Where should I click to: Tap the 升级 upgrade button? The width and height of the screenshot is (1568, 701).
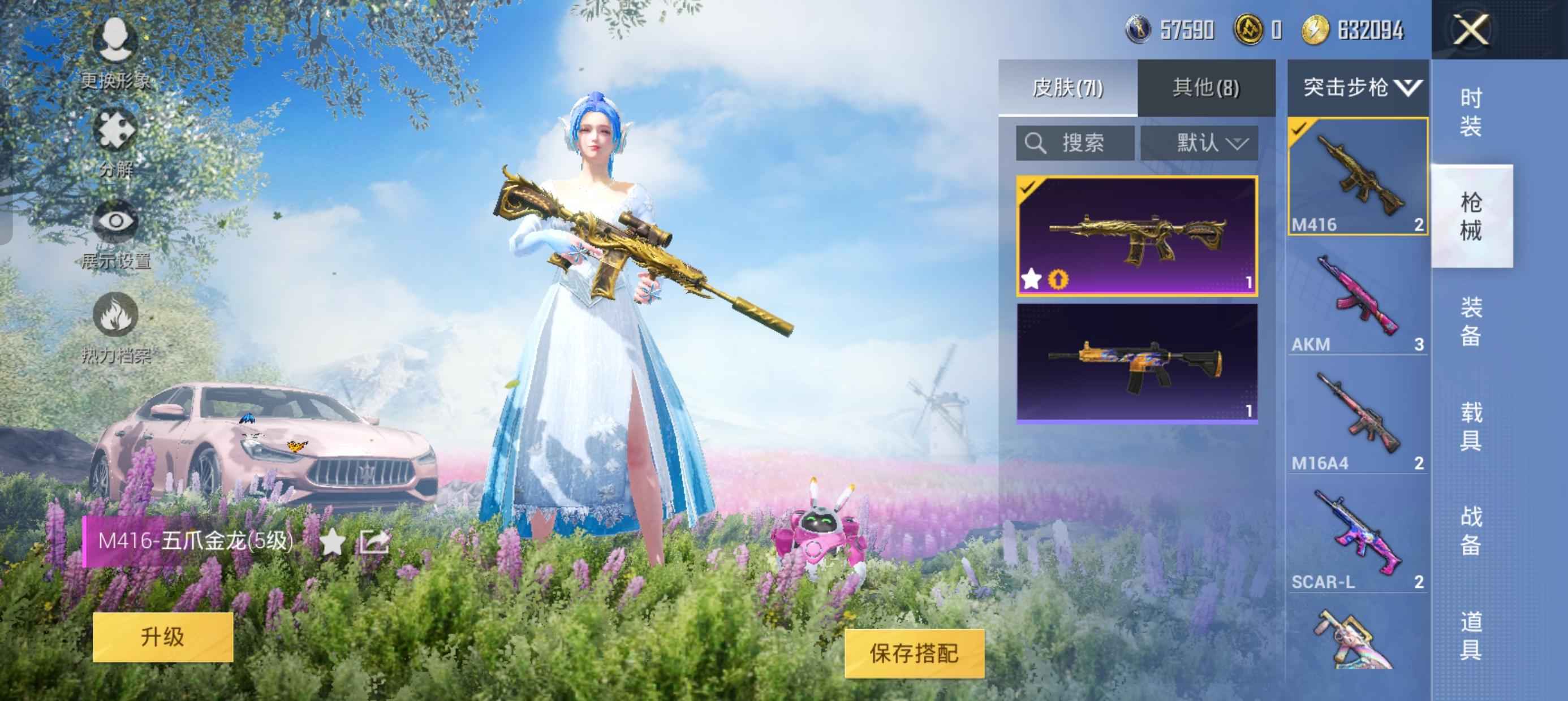[x=162, y=637]
